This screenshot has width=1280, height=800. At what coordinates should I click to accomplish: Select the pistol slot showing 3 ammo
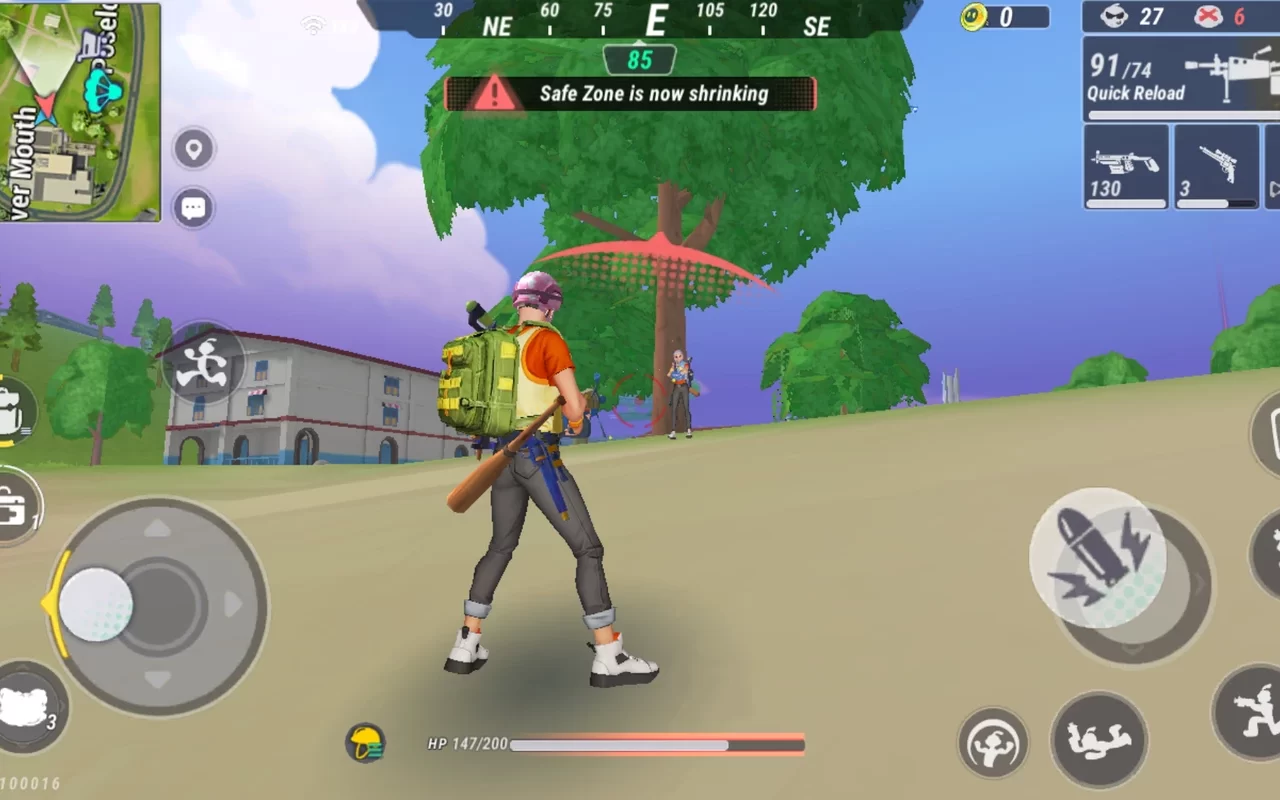1215,170
